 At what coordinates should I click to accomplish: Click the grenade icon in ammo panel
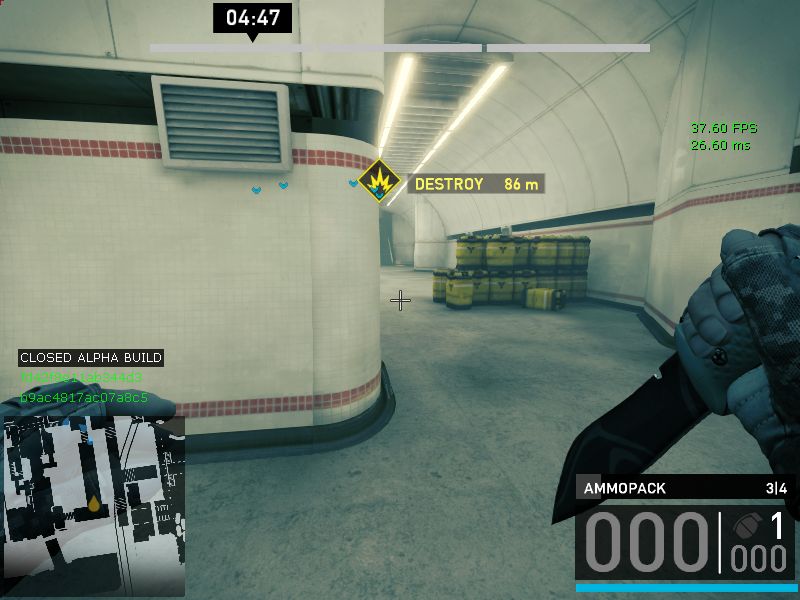(746, 527)
